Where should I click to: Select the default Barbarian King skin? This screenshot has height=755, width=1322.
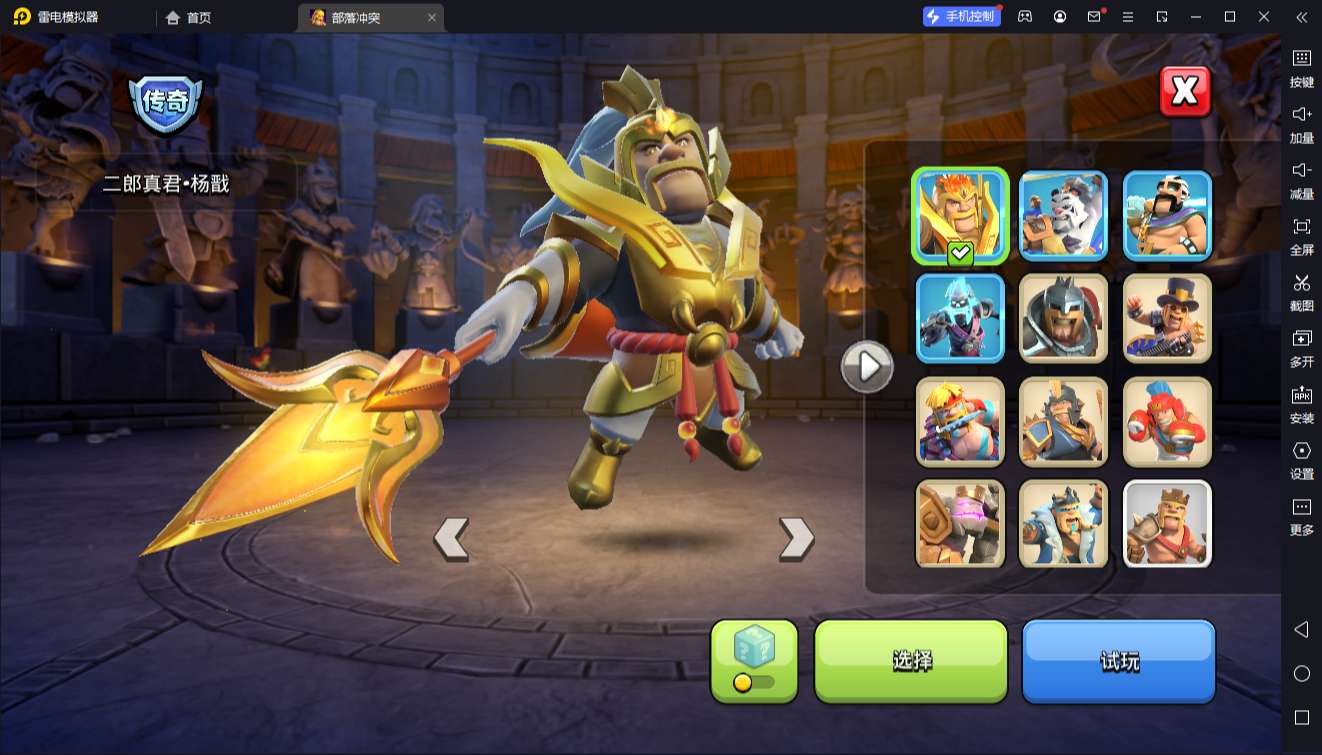(x=1167, y=524)
